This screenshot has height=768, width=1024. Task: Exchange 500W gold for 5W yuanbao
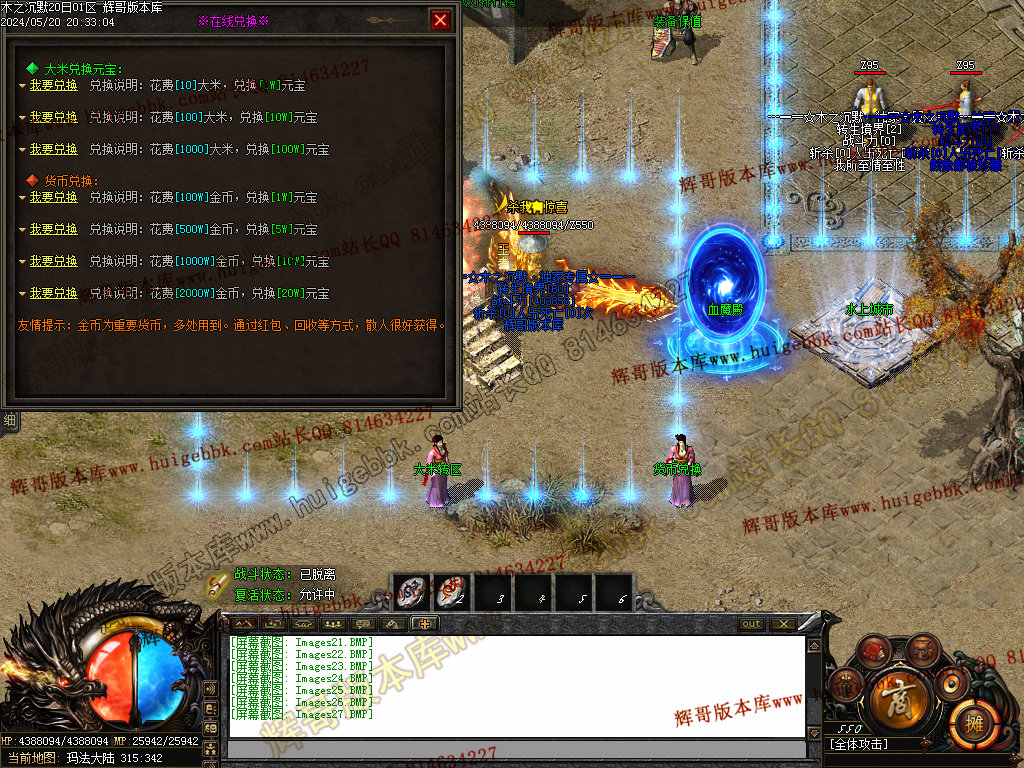point(53,230)
